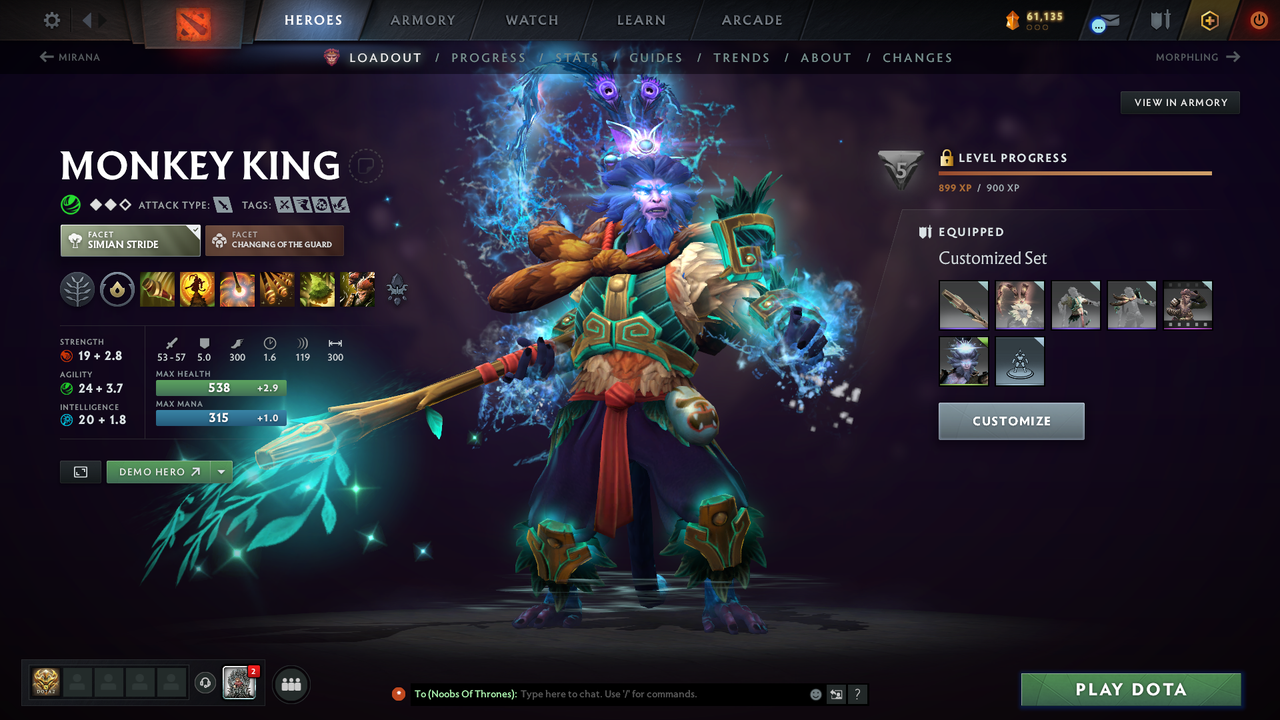The image size is (1280, 720).
Task: Open the chat messages envelope icon
Action: click(1103, 20)
